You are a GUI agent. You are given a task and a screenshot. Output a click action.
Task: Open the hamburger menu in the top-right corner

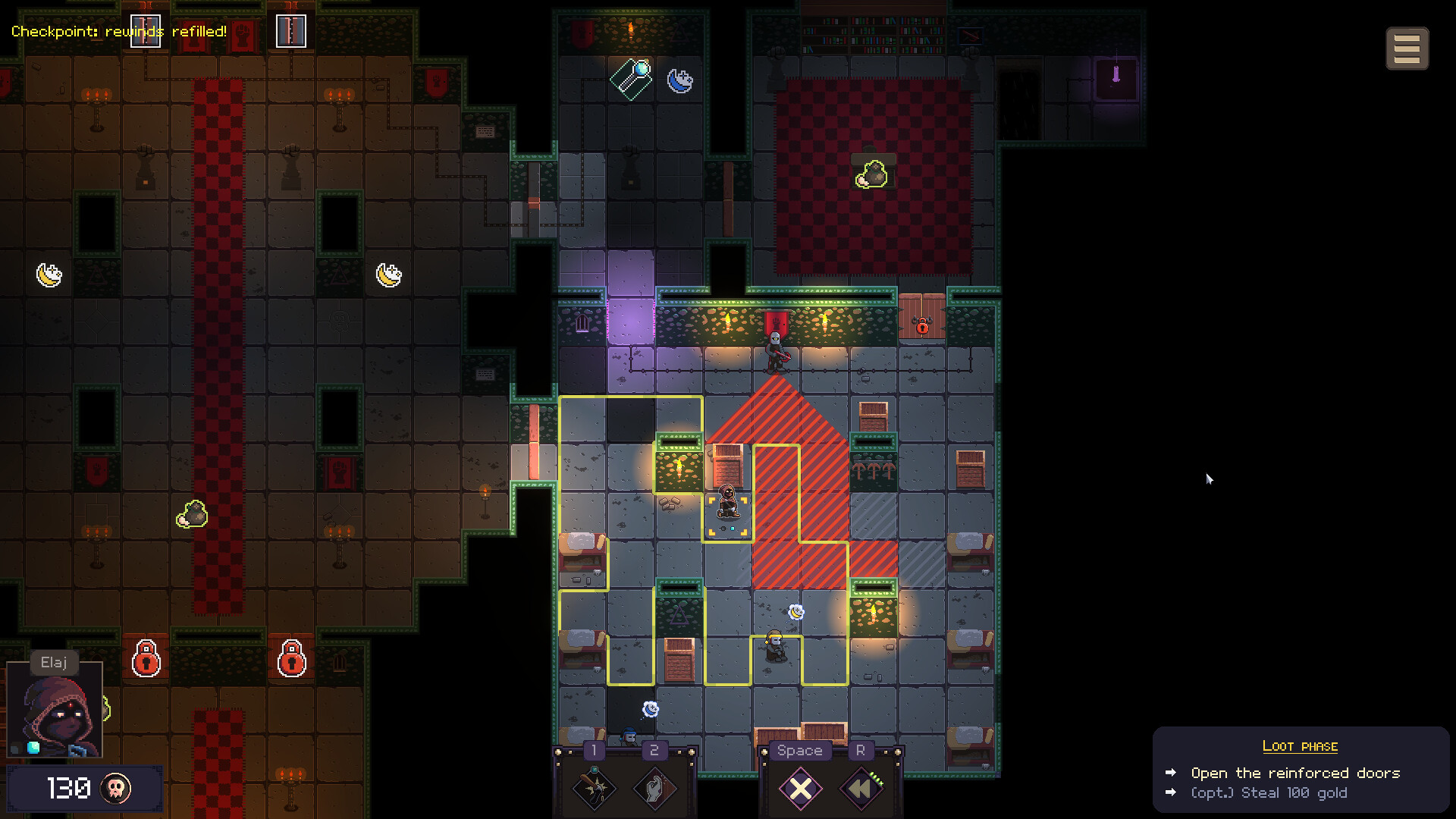tap(1407, 48)
